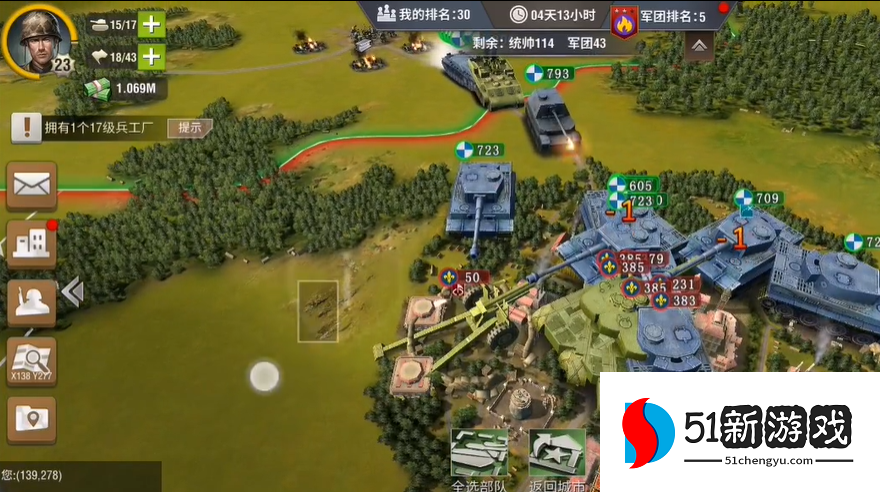Viewport: 880px width, 492px height.
Task: Collapse the left sidebar with the double arrow
Action: (72, 291)
